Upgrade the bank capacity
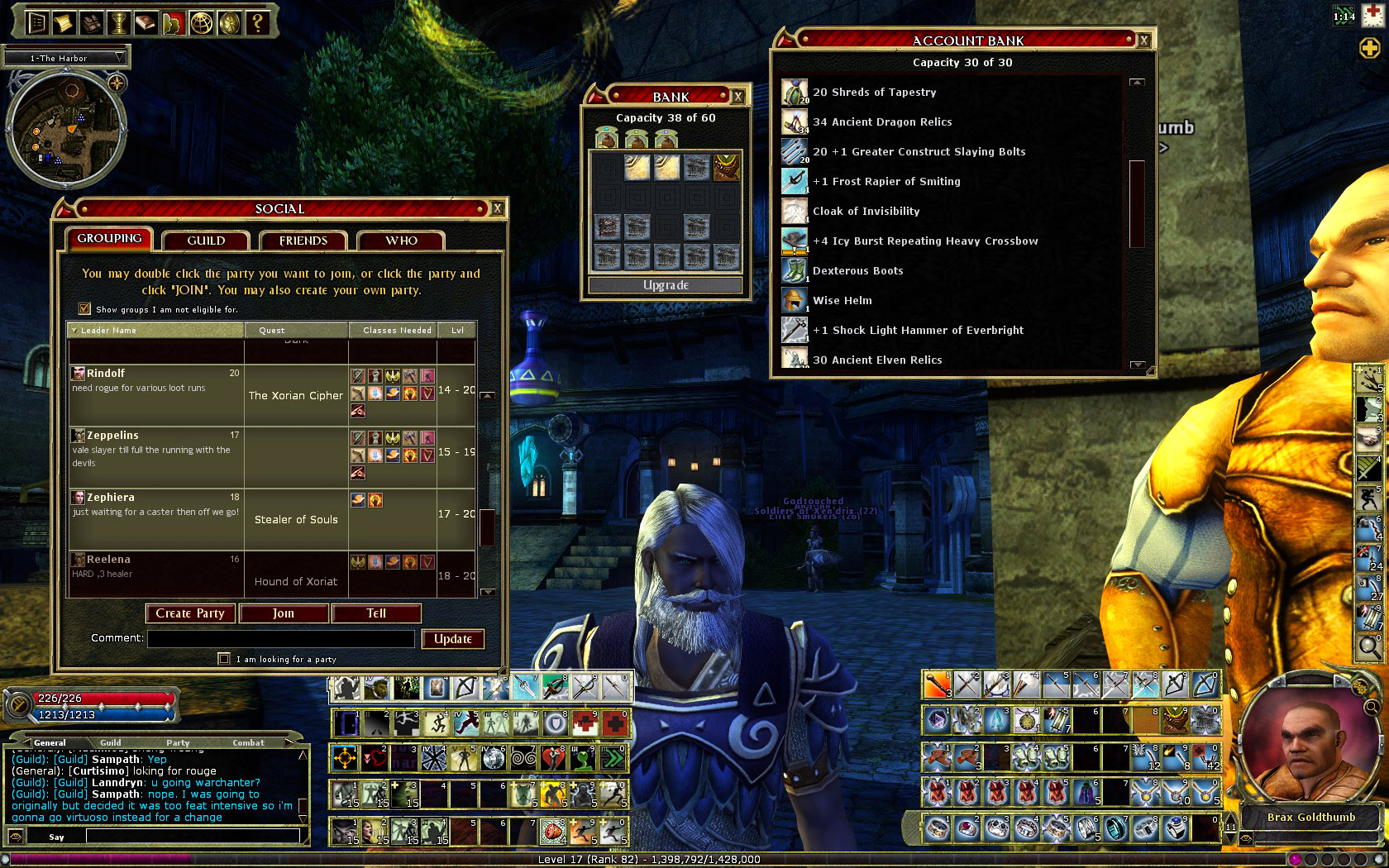 666,285
